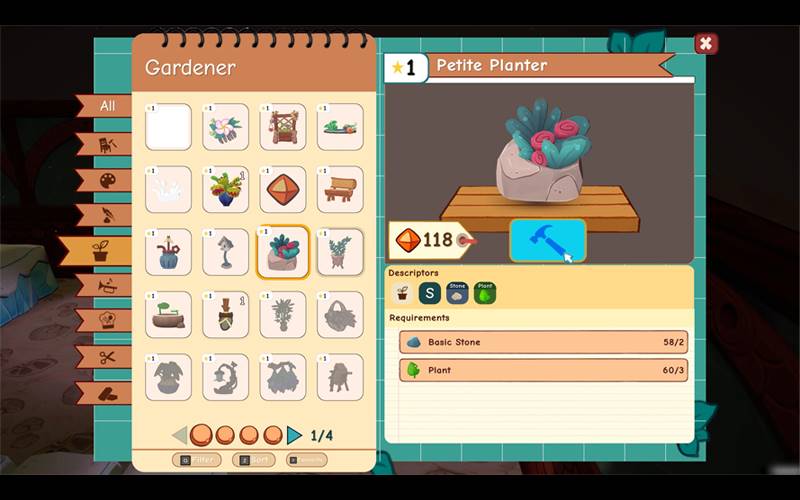Close the crafting menu
This screenshot has height=500, width=800.
tap(706, 44)
